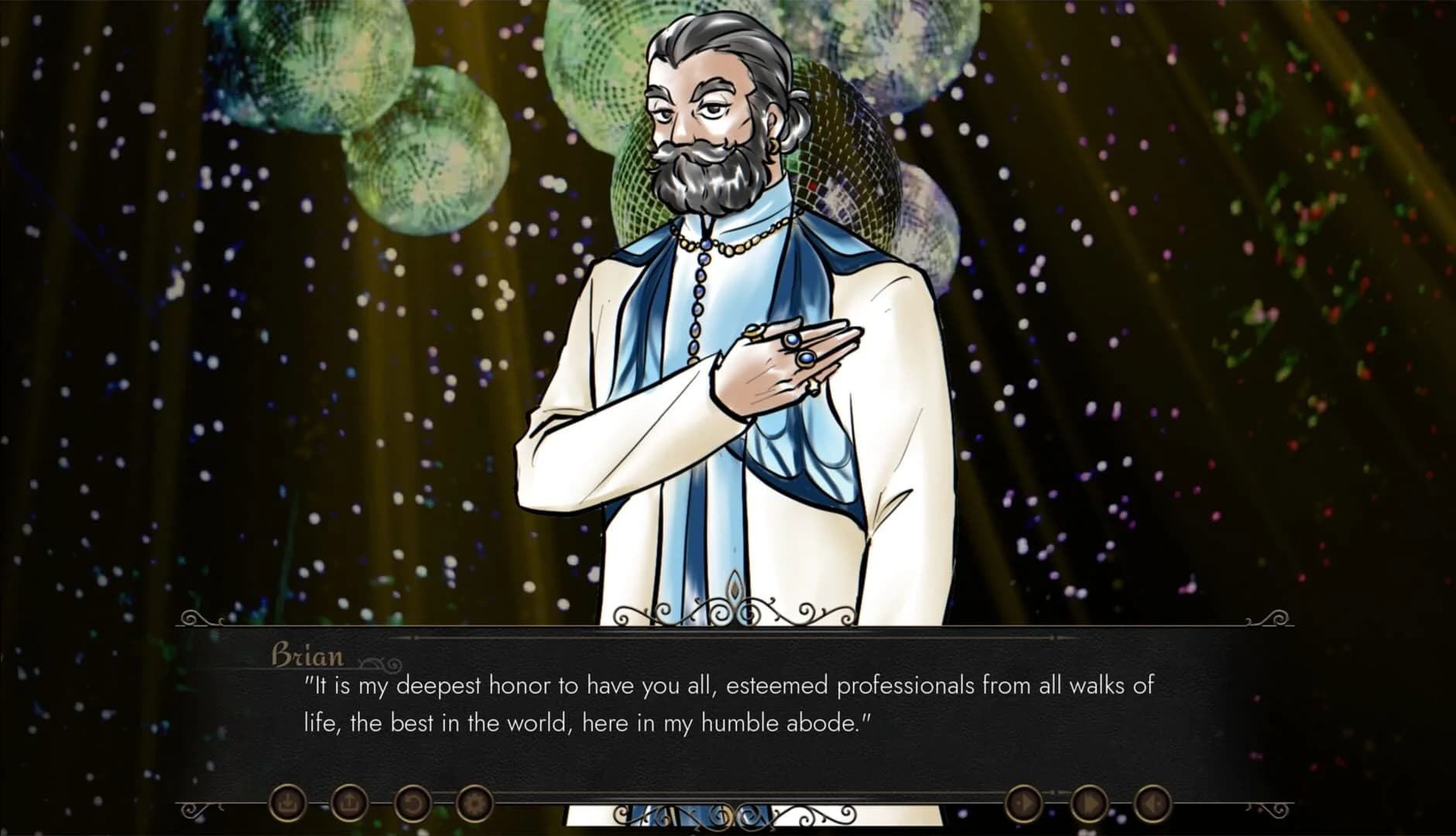The width and height of the screenshot is (1456, 836).
Task: Click Brian's name plate on the dialogue box
Action: tap(307, 657)
